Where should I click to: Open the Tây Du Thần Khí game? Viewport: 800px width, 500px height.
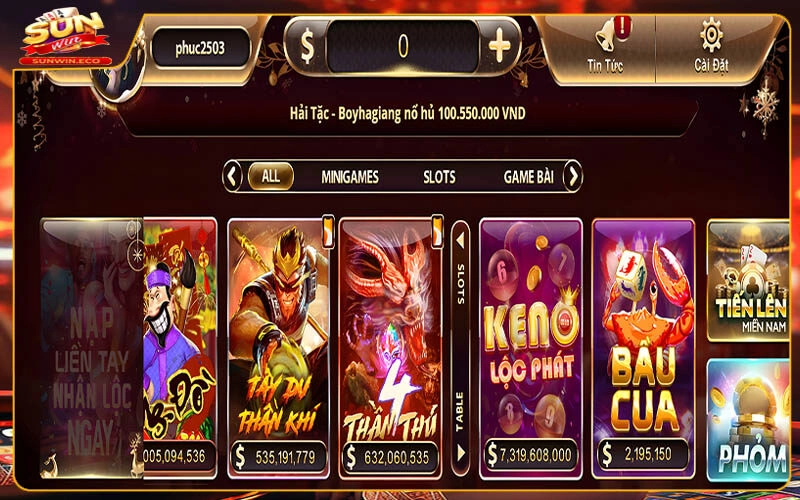click(x=278, y=340)
